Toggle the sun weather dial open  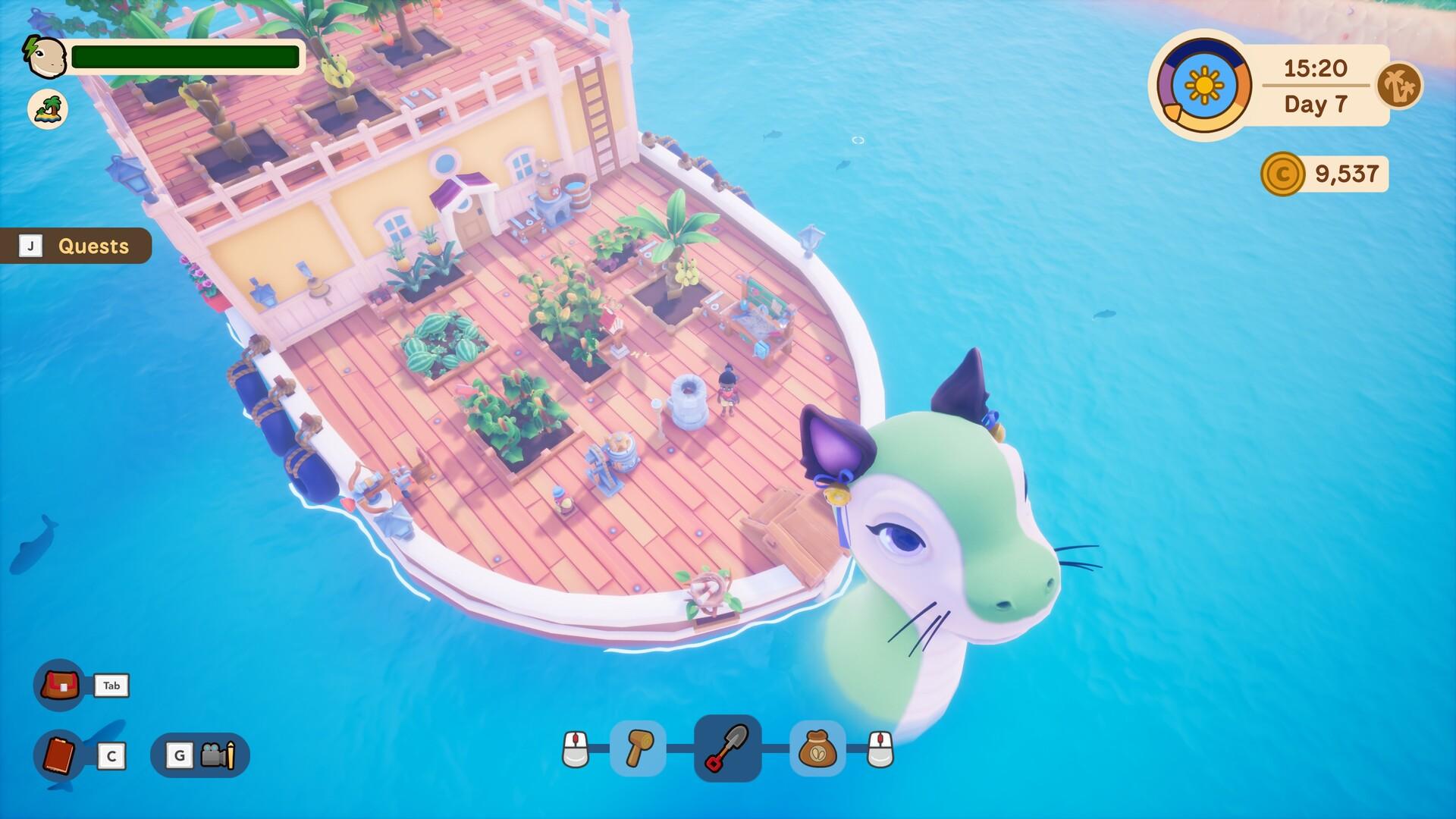pos(1203,83)
